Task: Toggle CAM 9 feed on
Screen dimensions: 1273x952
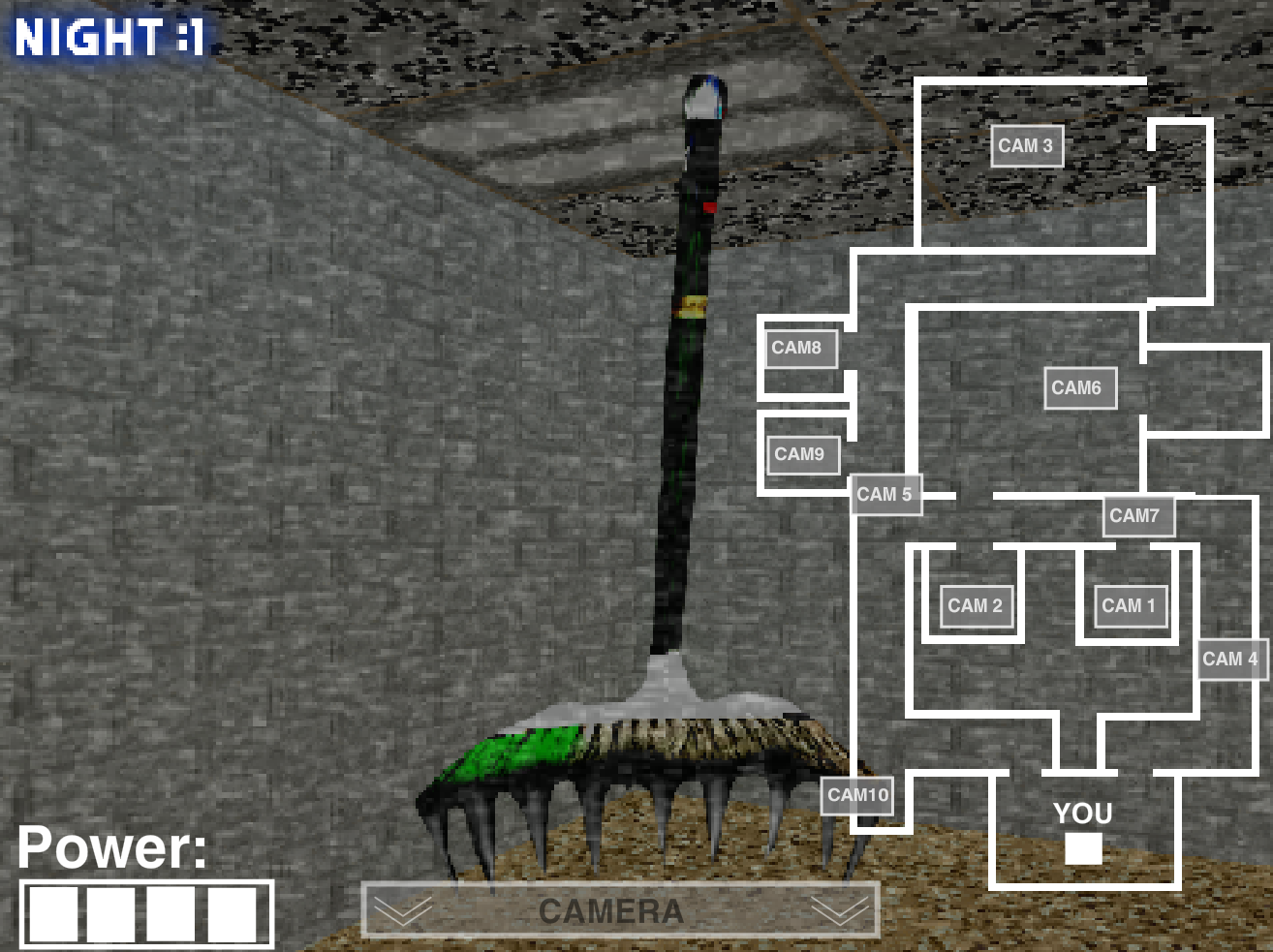Action: click(x=802, y=454)
